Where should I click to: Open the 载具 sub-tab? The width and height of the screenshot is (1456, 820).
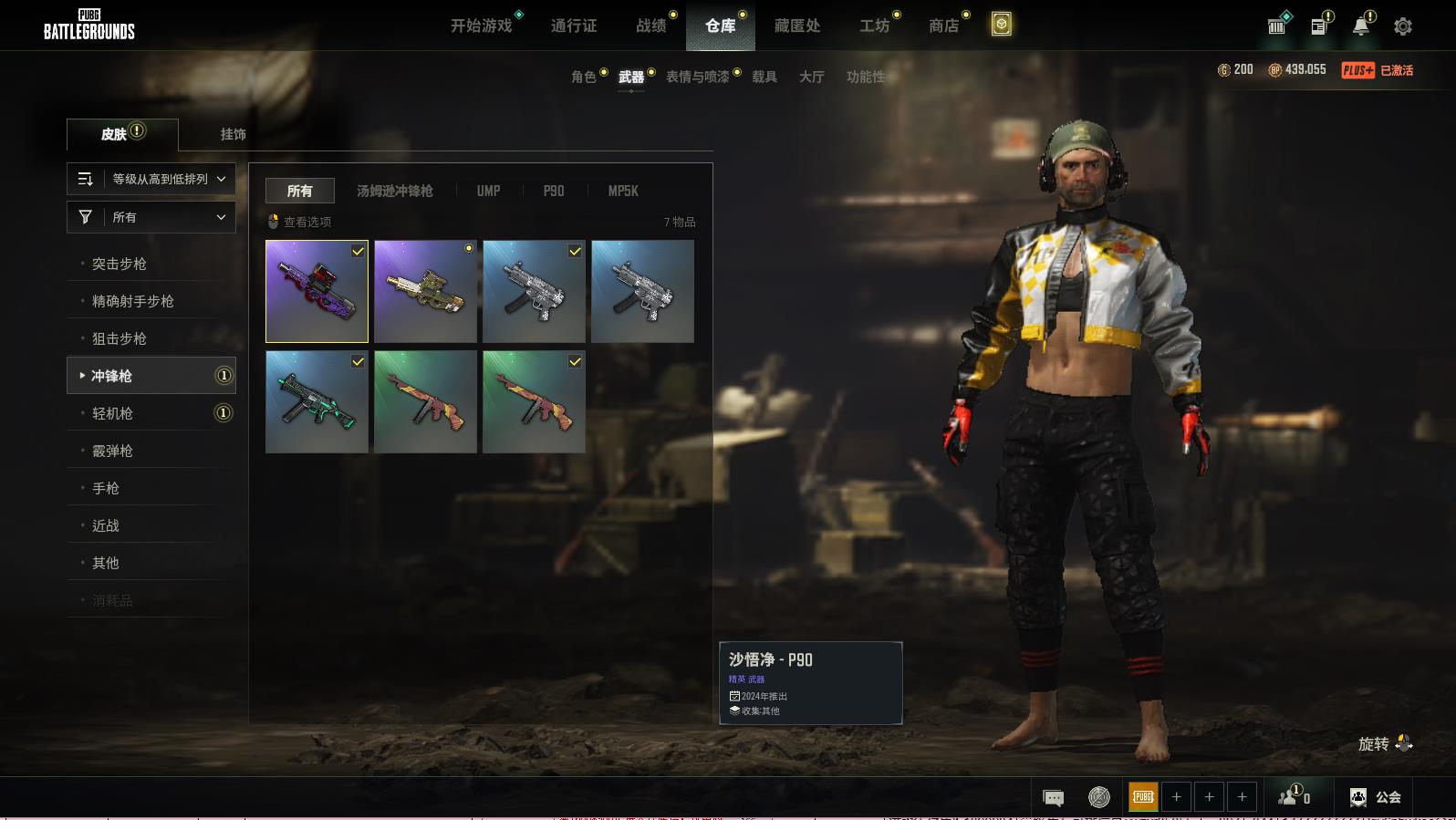tap(764, 77)
